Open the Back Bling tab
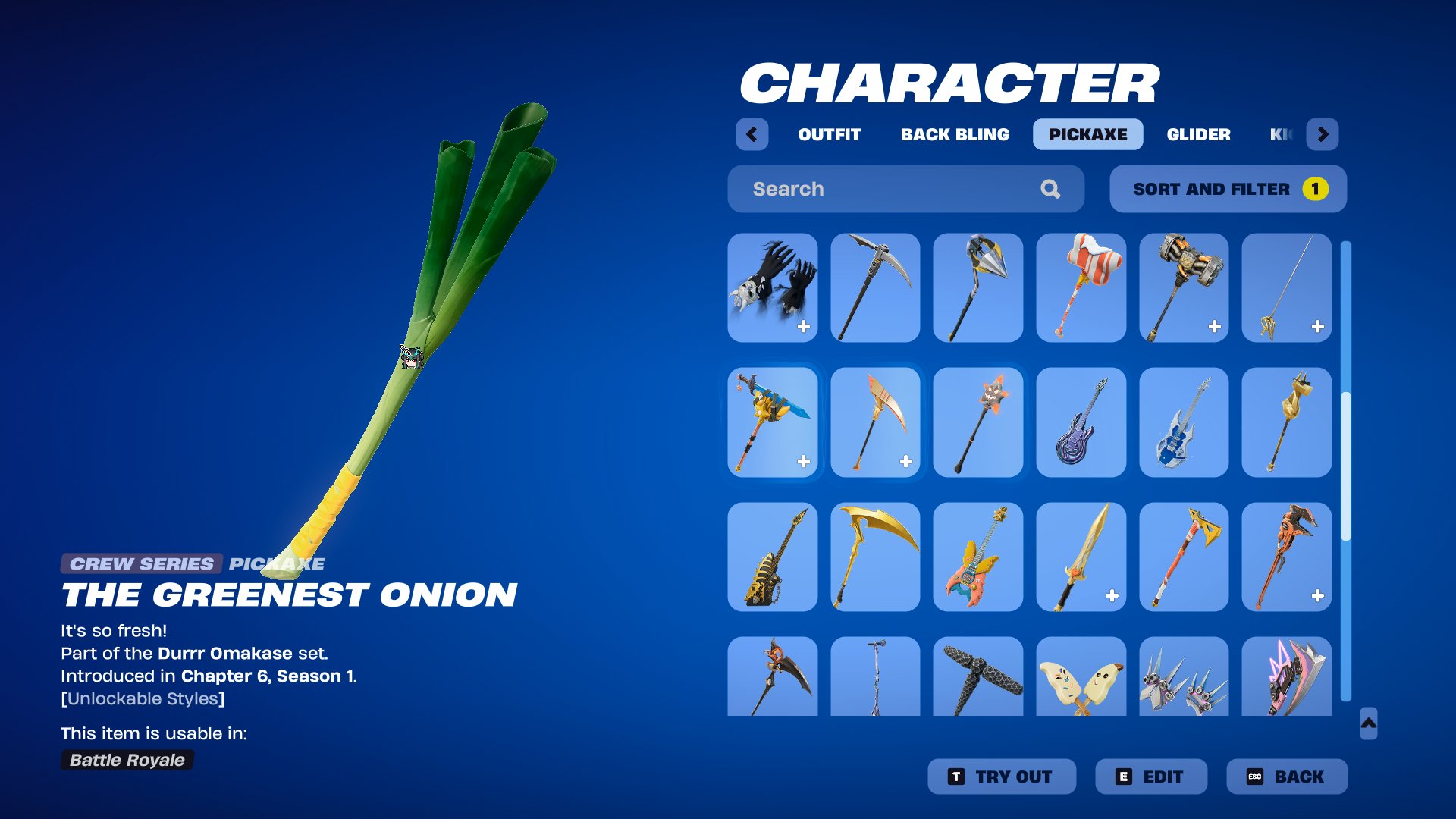Viewport: 1456px width, 819px height. 955,134
